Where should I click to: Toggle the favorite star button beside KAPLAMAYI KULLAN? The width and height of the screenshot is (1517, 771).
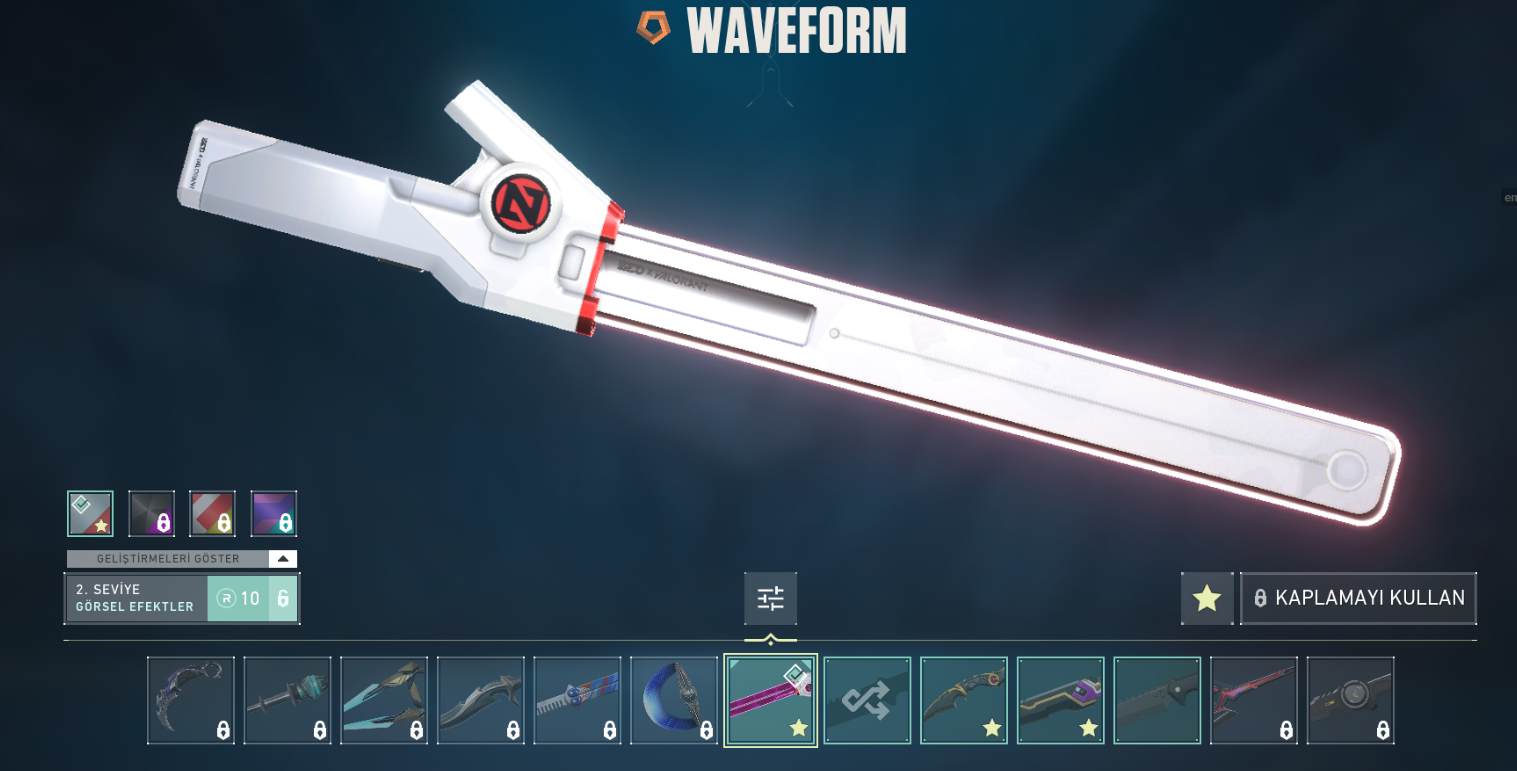(x=1207, y=598)
